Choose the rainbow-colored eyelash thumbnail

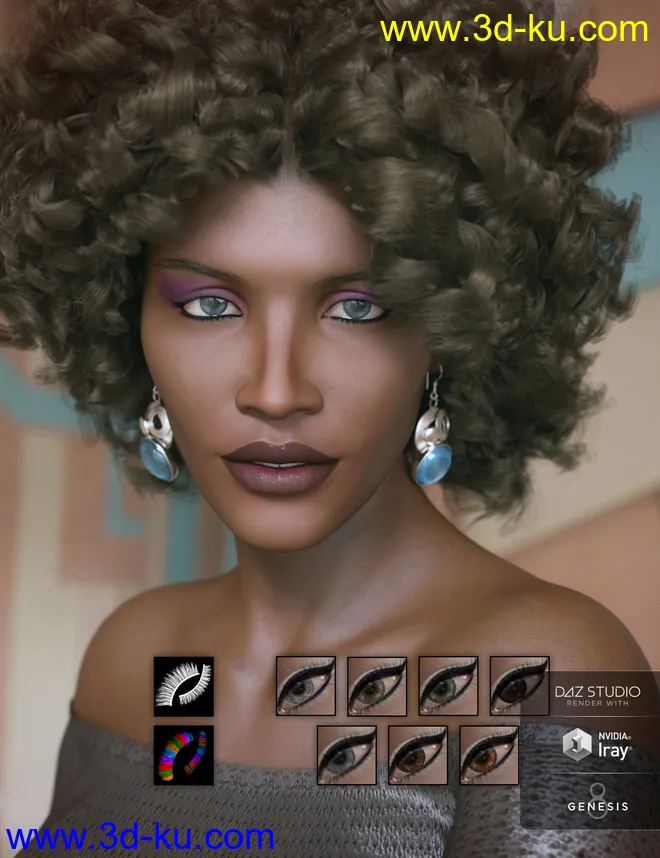183,754
